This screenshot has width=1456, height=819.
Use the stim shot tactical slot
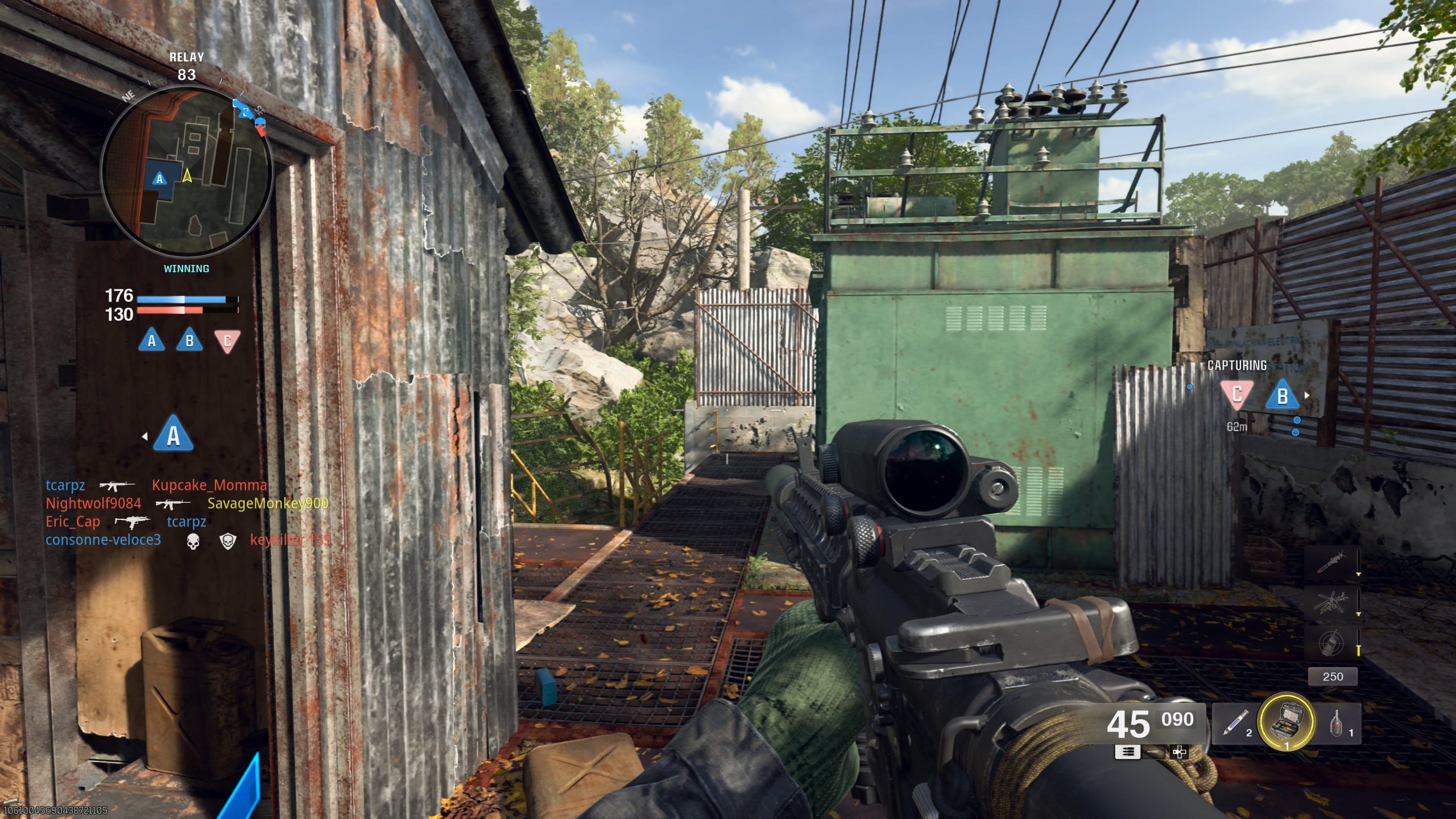(x=1235, y=723)
